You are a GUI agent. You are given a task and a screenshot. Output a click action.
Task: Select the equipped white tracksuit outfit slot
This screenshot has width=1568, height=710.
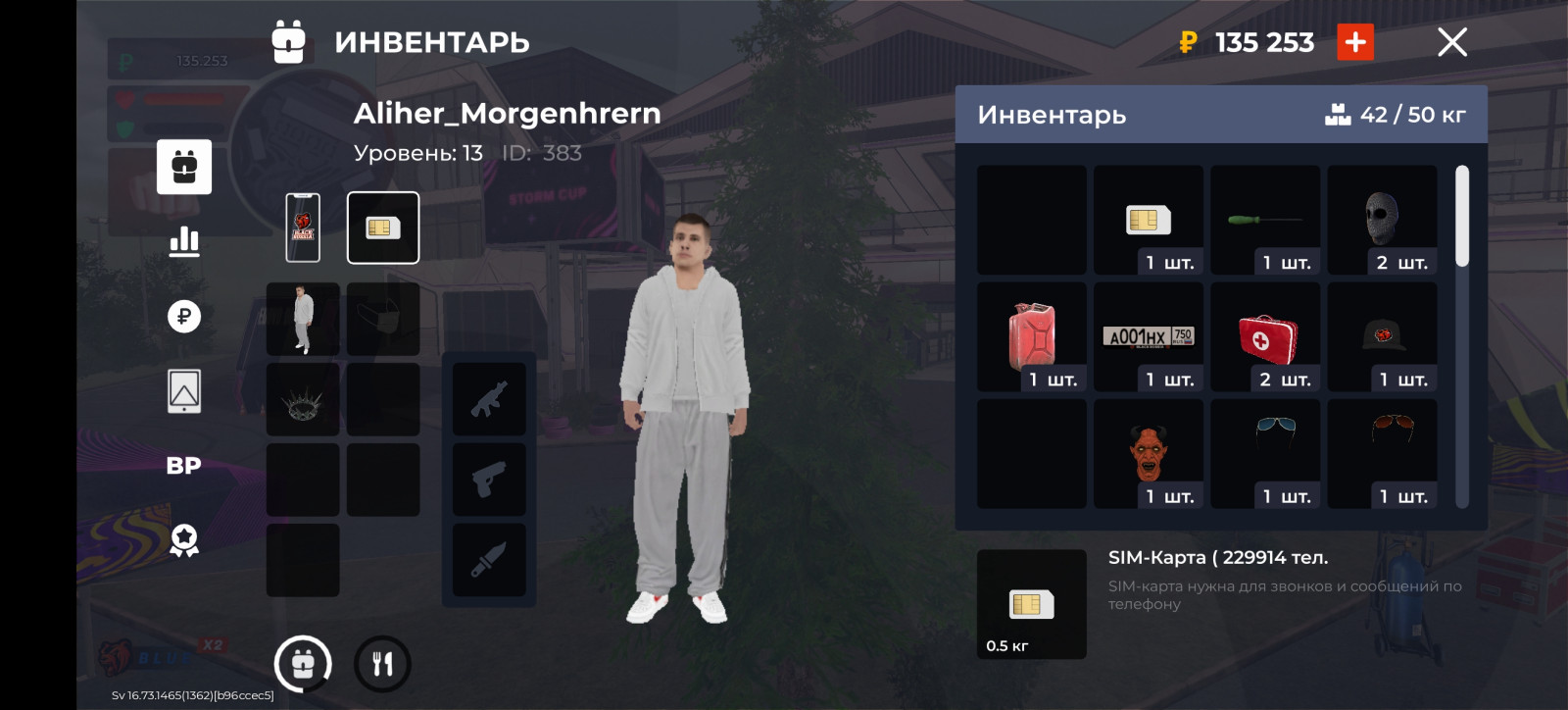tap(303, 320)
